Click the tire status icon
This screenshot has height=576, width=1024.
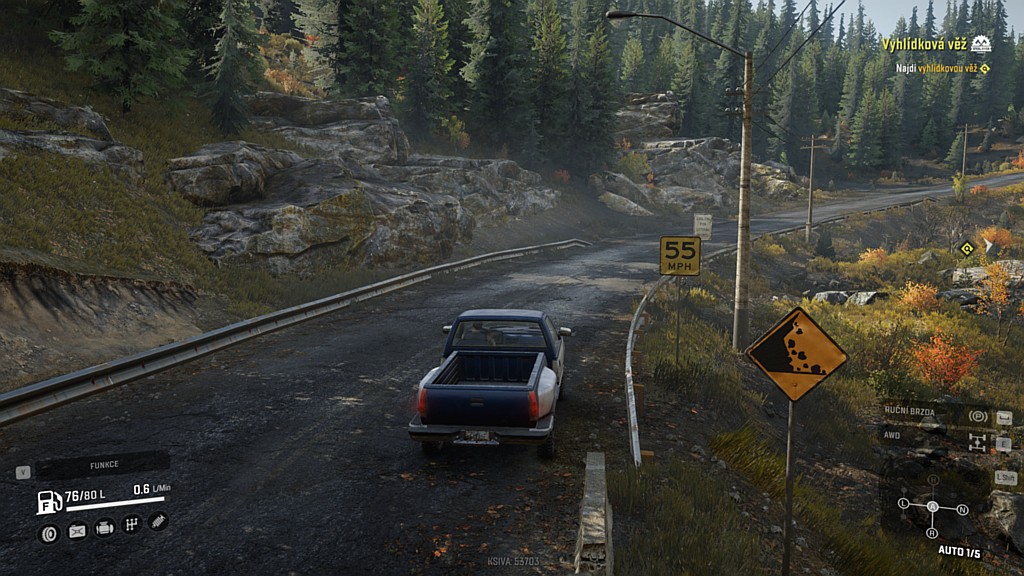[x=48, y=533]
